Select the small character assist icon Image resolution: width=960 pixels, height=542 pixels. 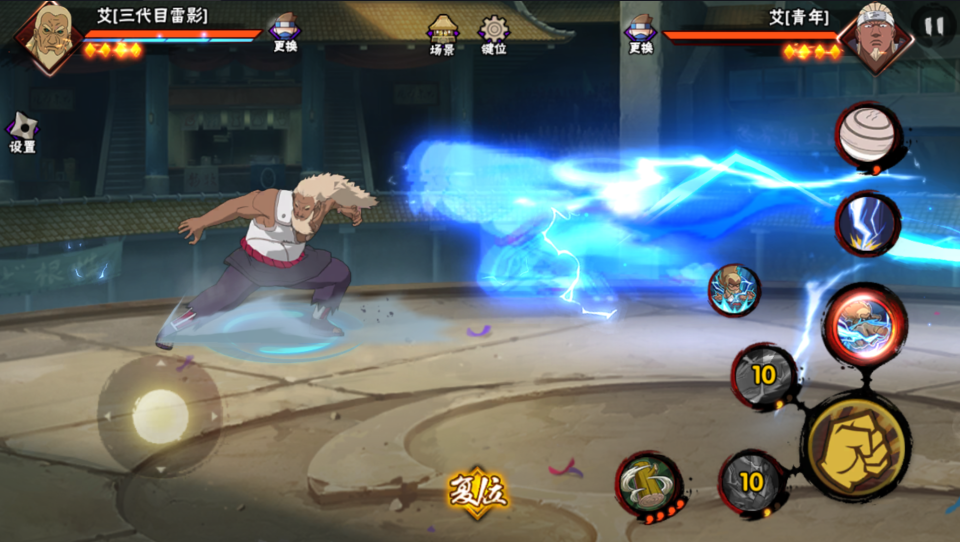coord(734,290)
